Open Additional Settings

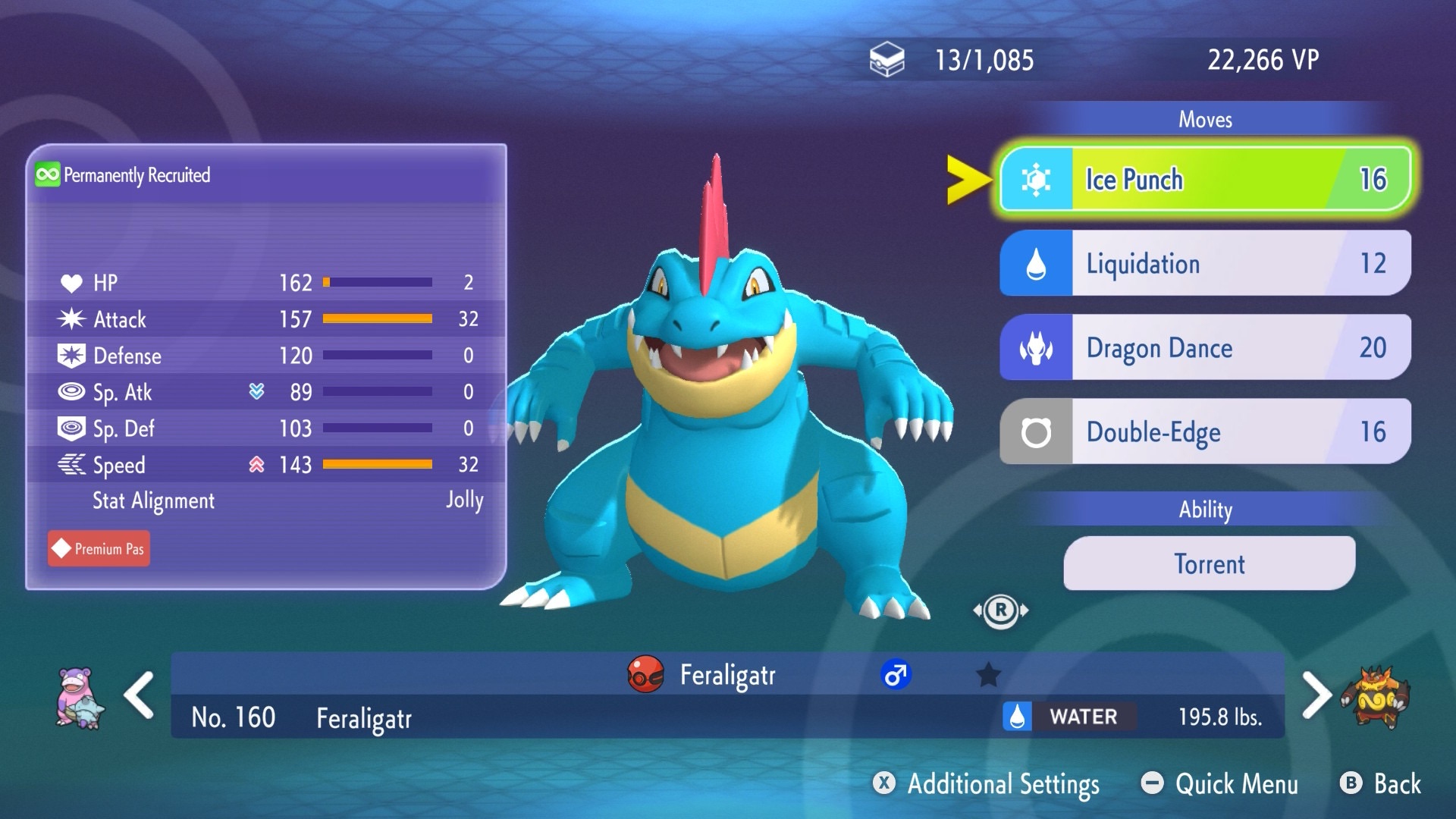pos(987,784)
